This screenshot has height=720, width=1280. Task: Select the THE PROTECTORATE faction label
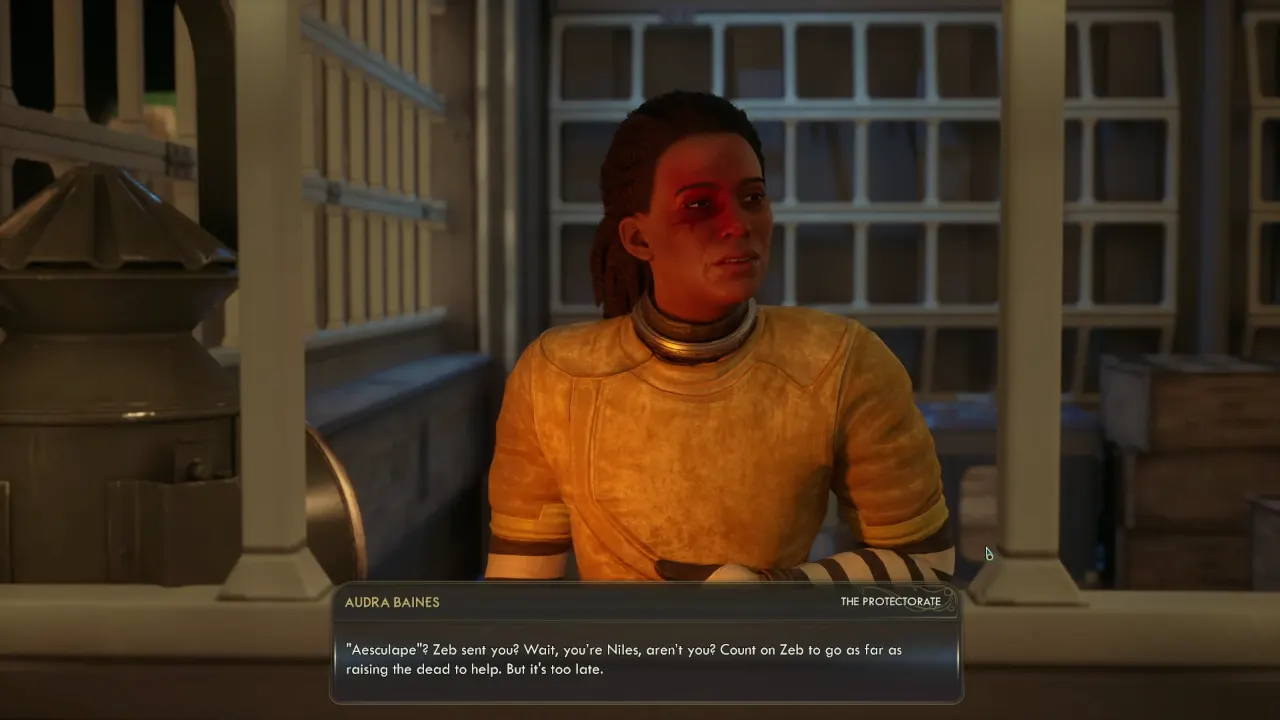(889, 602)
